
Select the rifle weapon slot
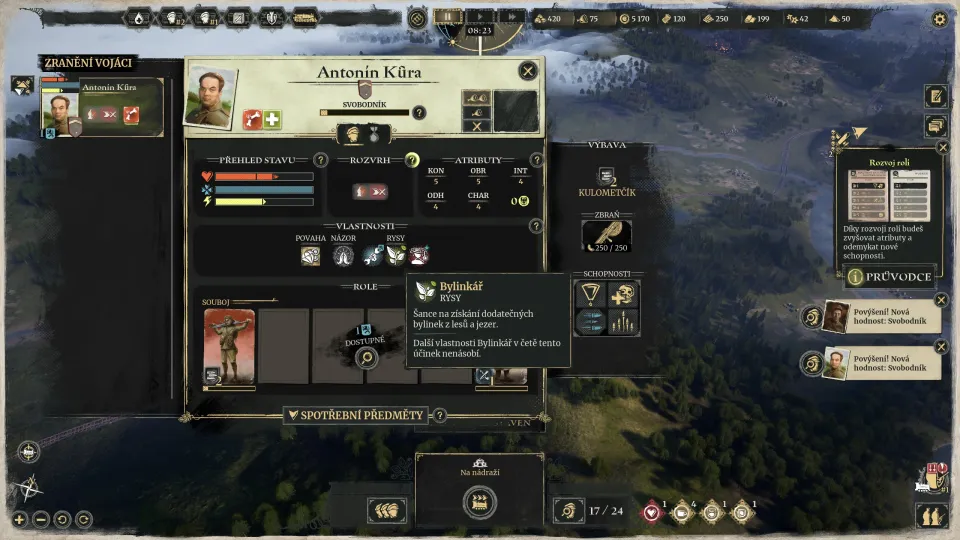607,236
